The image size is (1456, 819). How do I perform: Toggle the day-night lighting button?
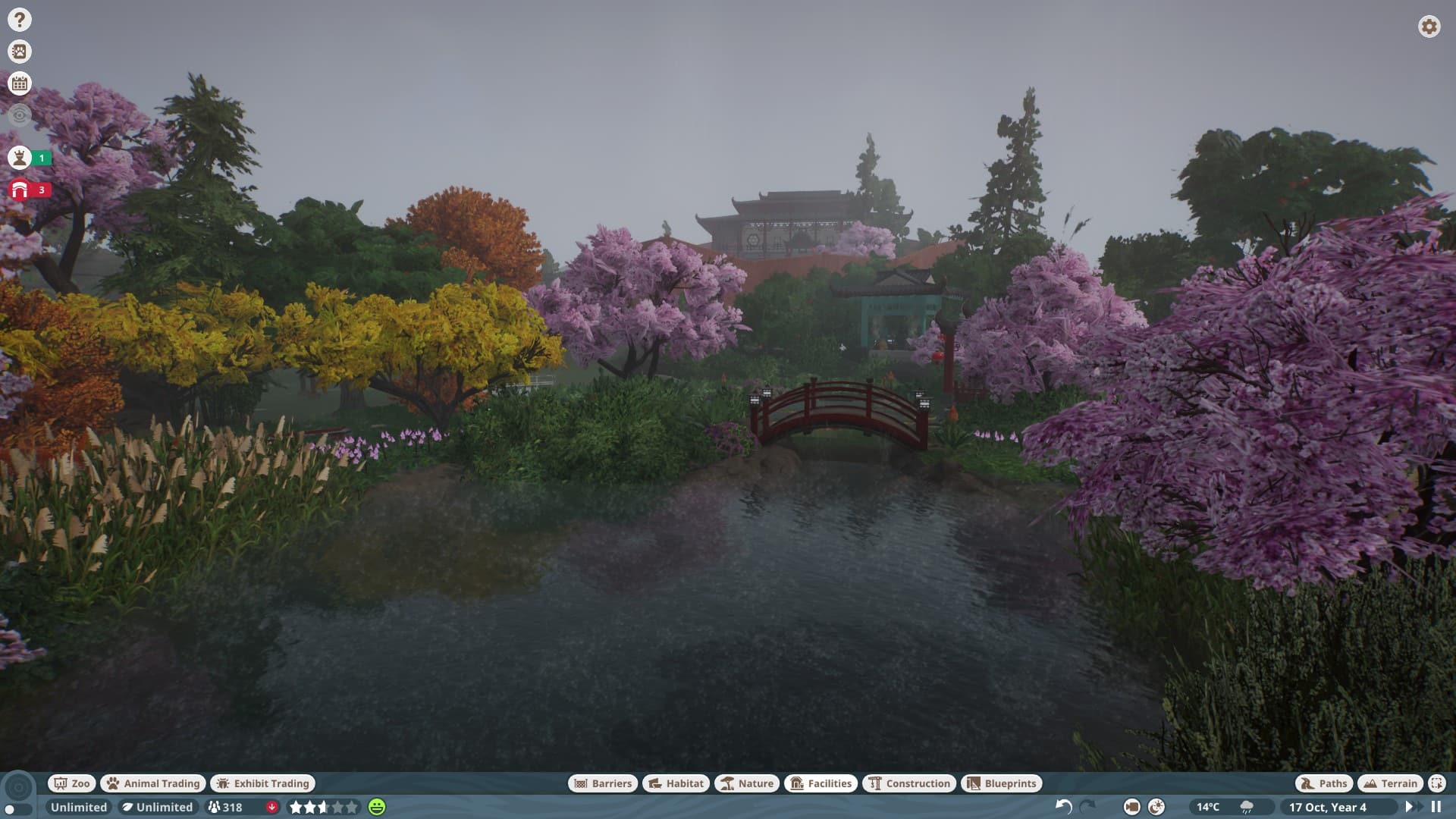(x=1156, y=807)
